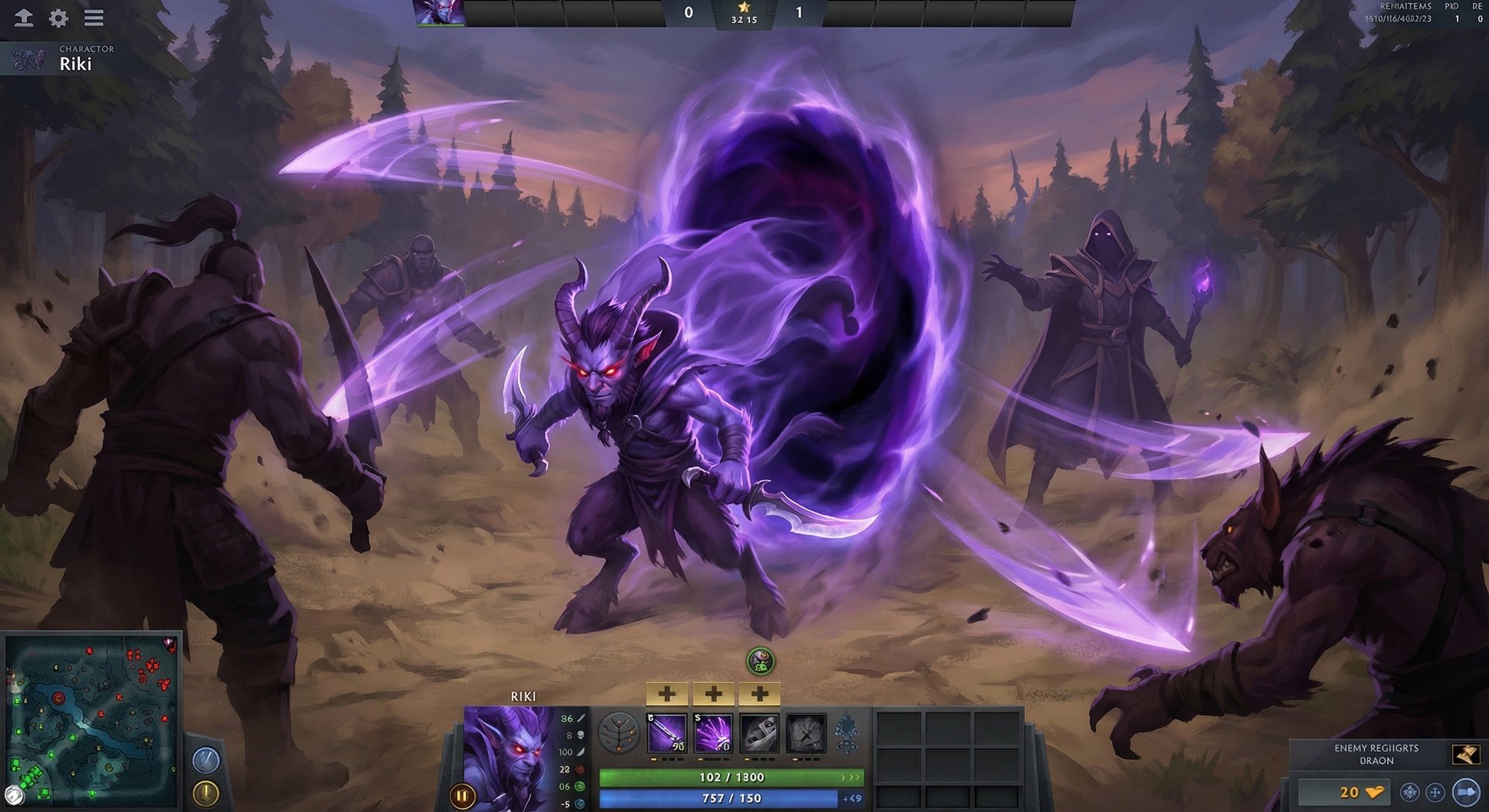Click the chevrons on the green health bar
Image resolution: width=1489 pixels, height=812 pixels.
849,776
